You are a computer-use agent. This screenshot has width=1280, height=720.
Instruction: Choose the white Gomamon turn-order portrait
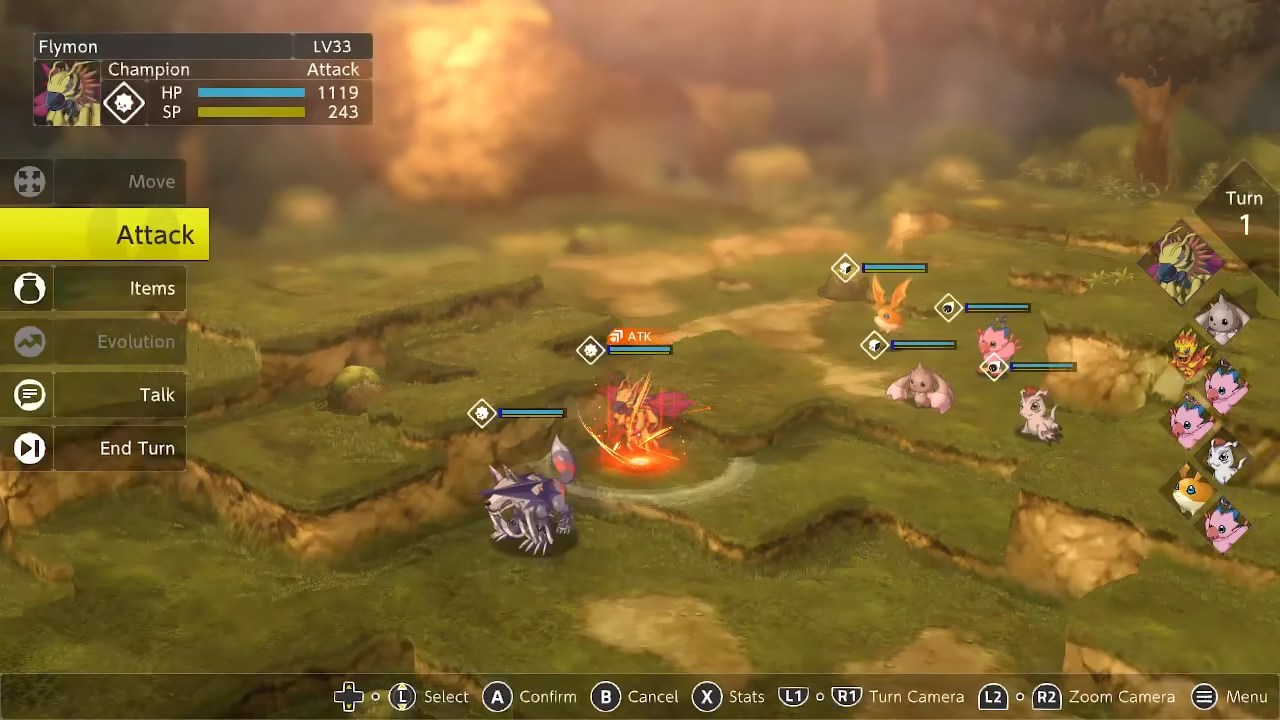[1224, 459]
